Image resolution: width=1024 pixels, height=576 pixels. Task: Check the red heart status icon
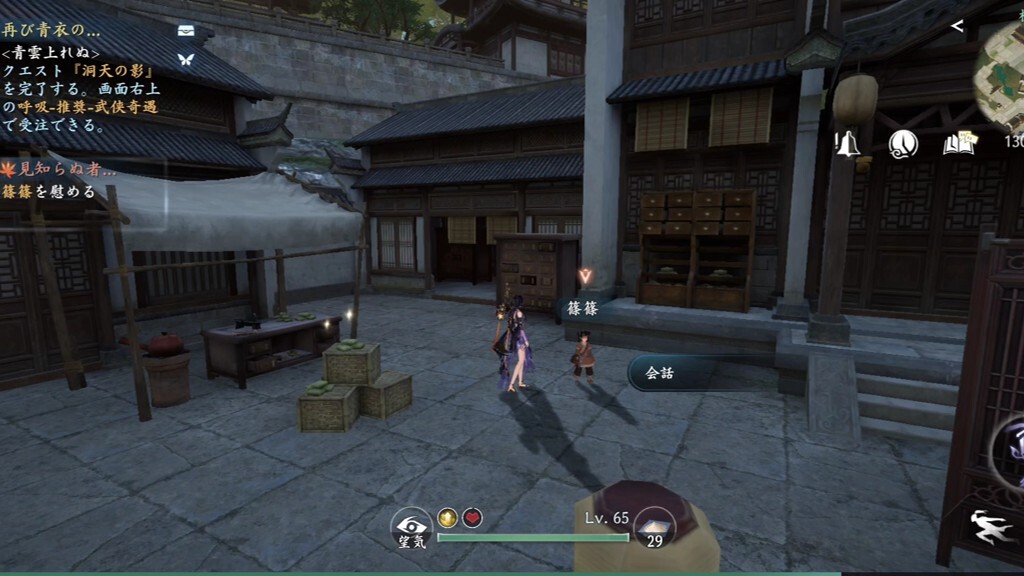click(473, 517)
